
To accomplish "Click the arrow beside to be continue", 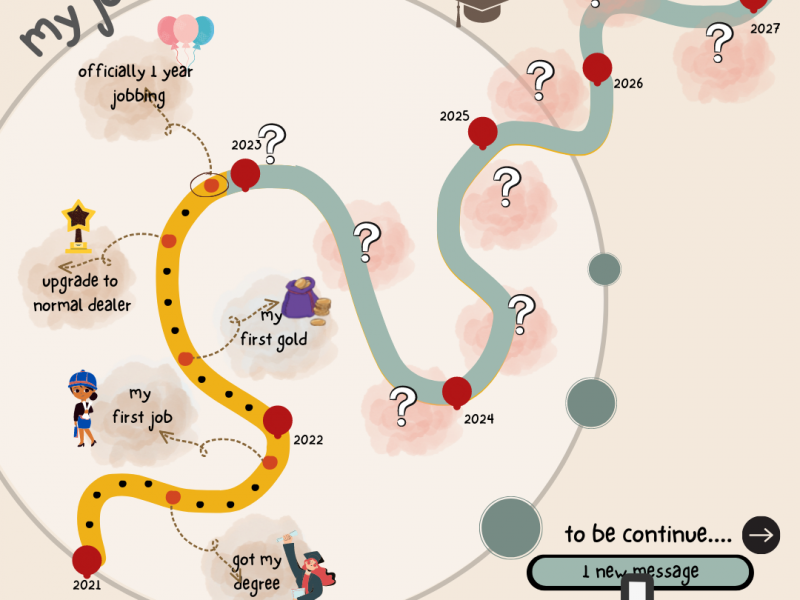I will click(761, 535).
